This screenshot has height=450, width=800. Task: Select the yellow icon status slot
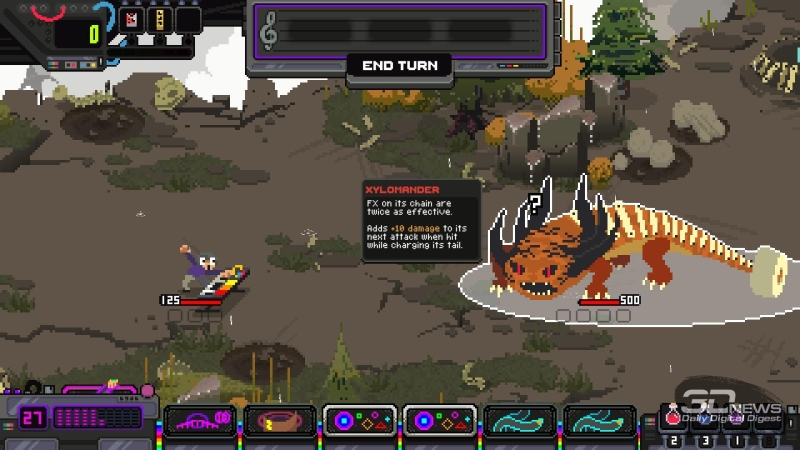pyautogui.click(x=159, y=19)
